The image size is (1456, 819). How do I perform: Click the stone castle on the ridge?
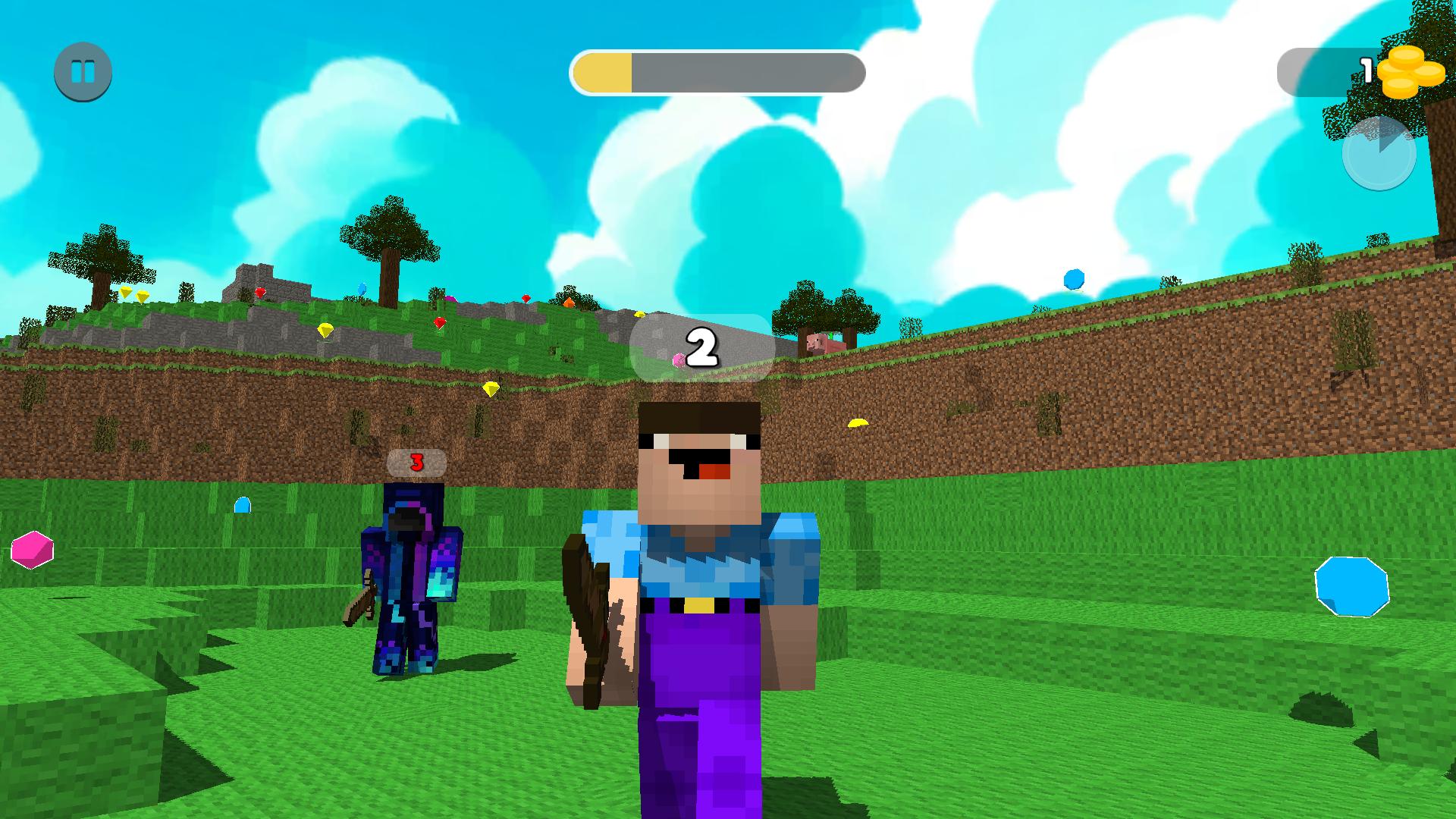(265, 282)
